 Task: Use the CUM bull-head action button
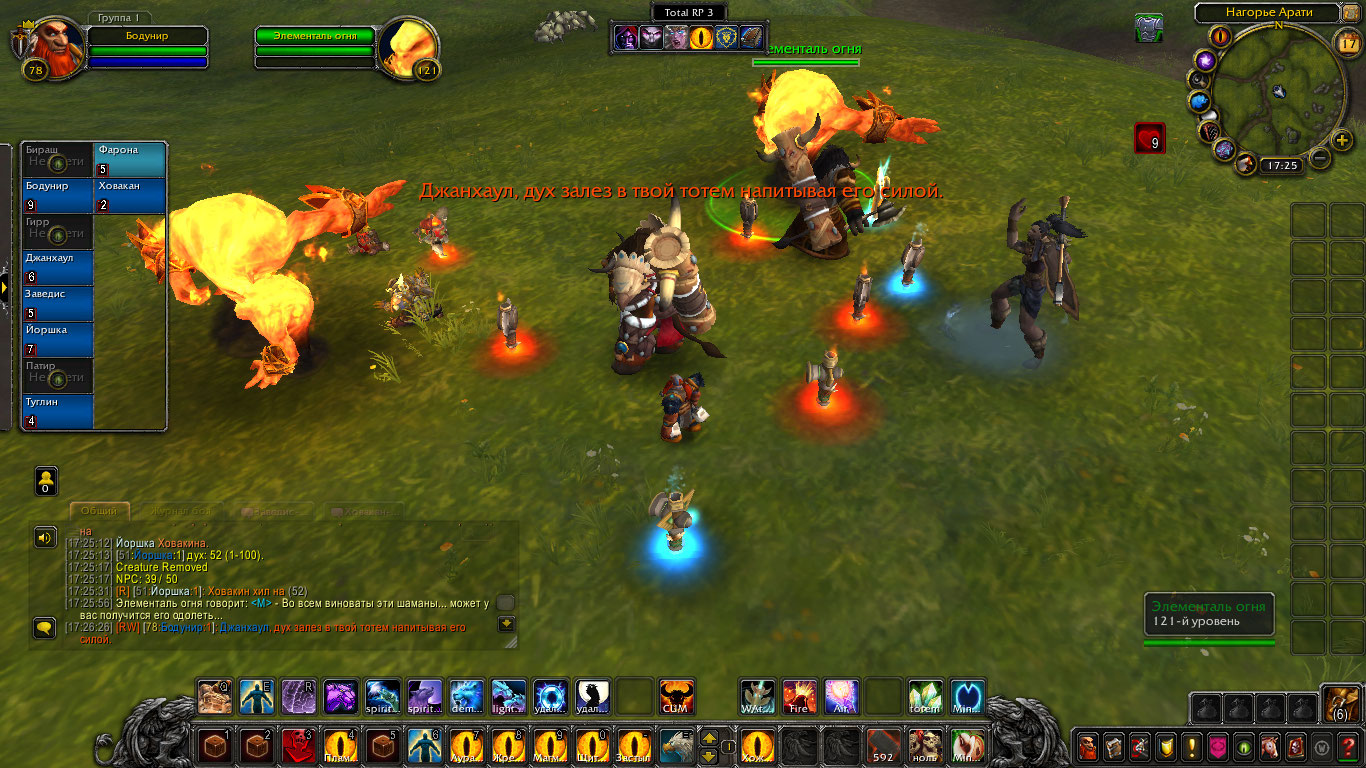click(677, 696)
